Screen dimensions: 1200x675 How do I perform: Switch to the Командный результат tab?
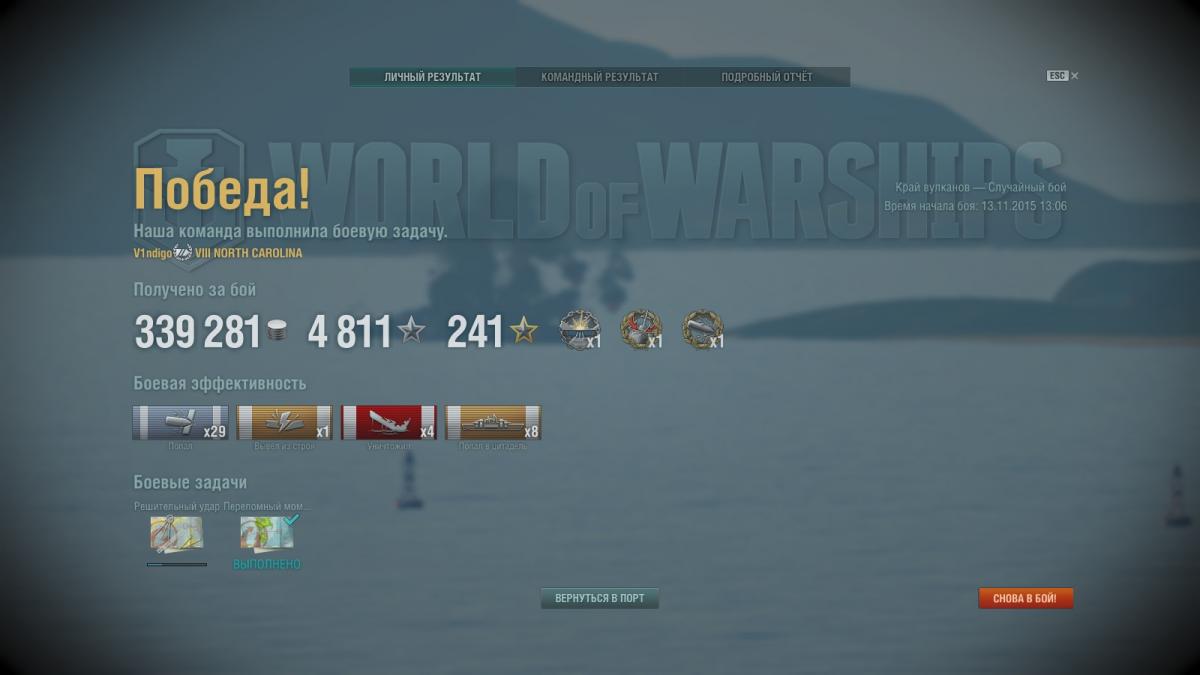pyautogui.click(x=599, y=77)
